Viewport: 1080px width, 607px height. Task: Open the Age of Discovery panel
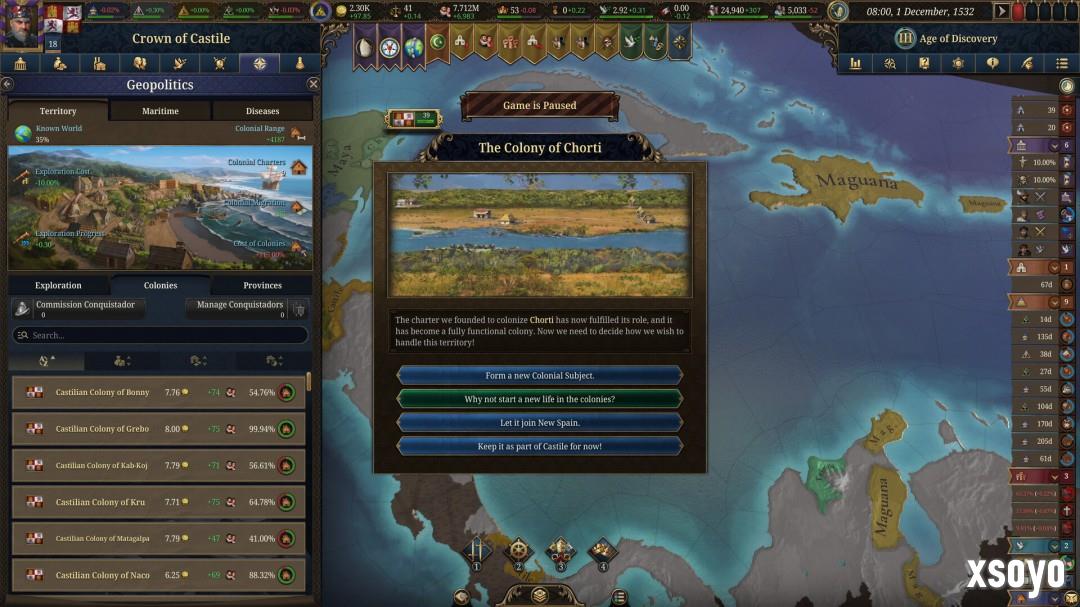(945, 39)
